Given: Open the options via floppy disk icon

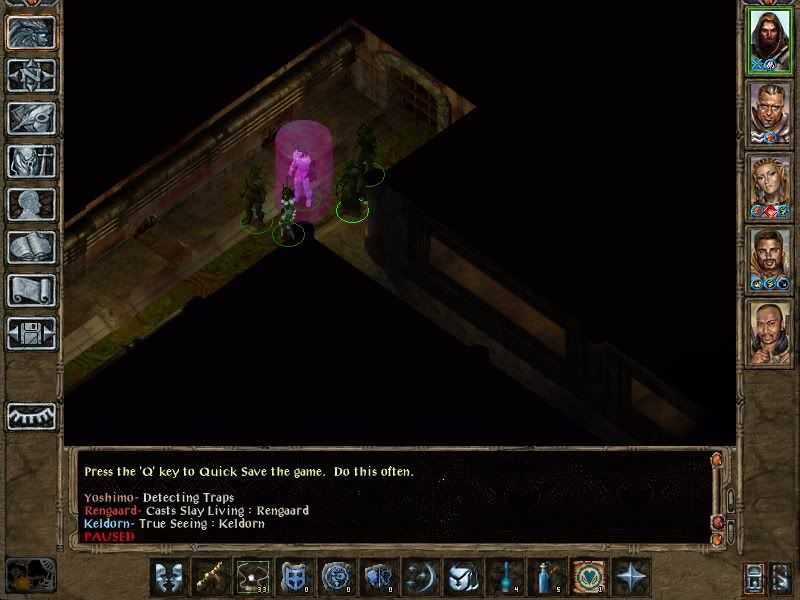Looking at the screenshot, I should tap(31, 333).
